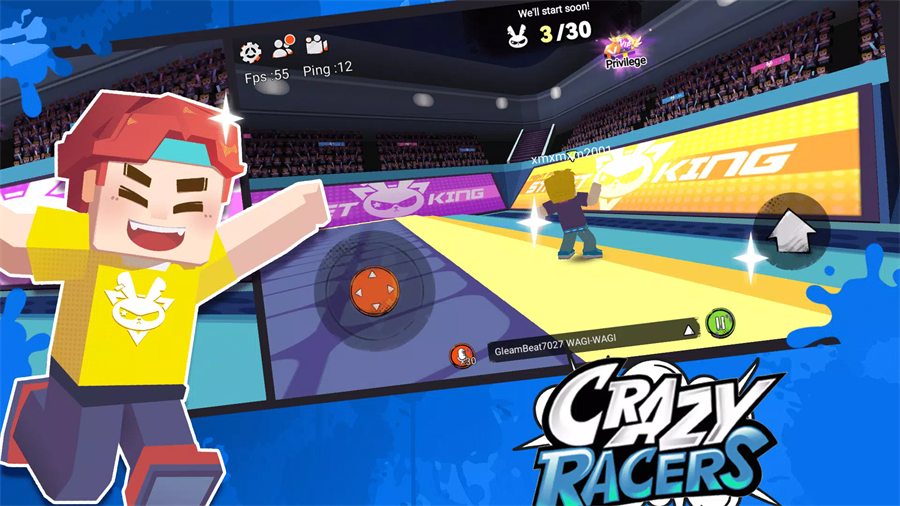This screenshot has width=900, height=506.
Task: Open the VIP Privilege badge
Action: 624,50
